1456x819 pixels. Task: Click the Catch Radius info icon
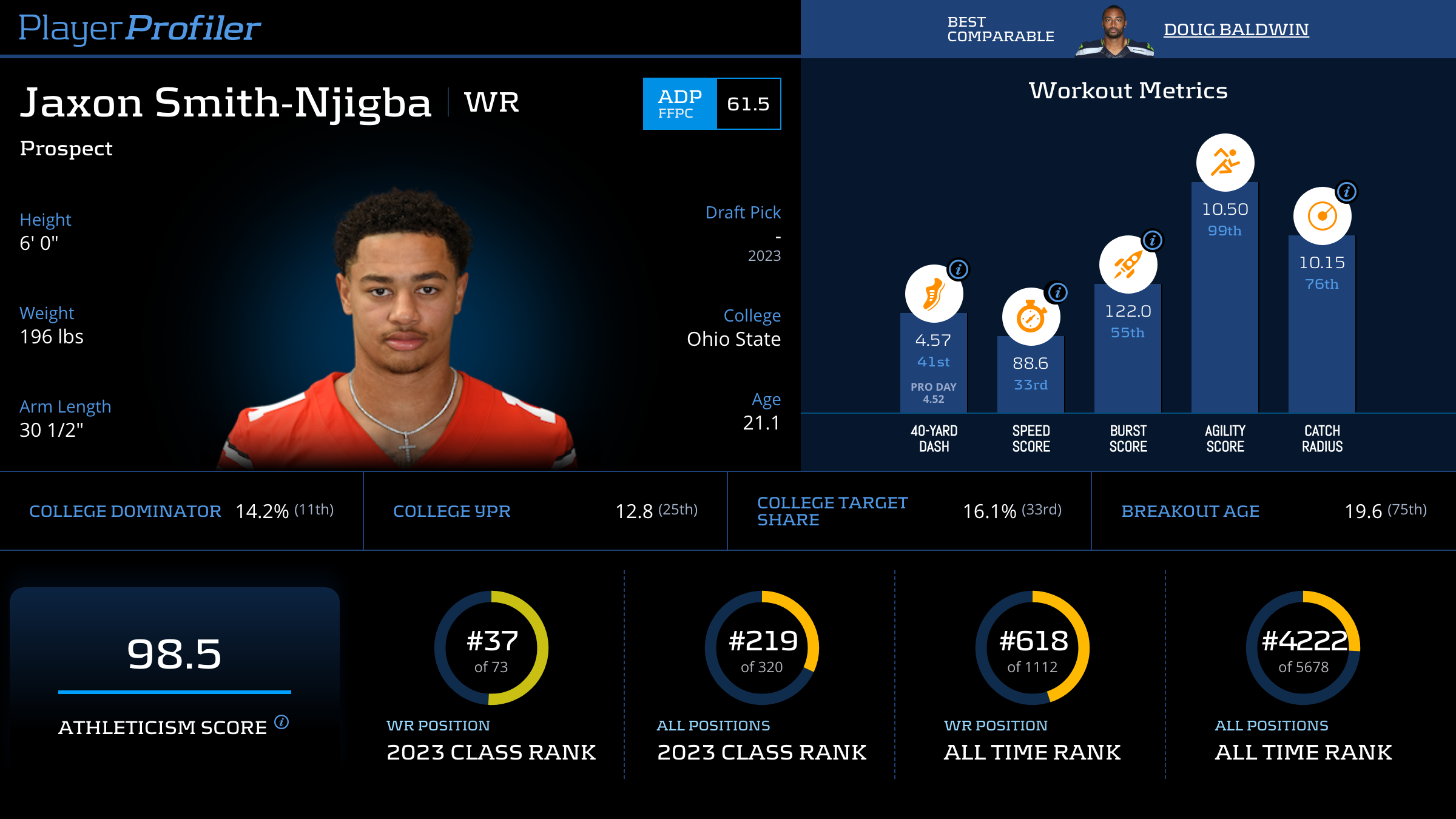tap(1347, 192)
